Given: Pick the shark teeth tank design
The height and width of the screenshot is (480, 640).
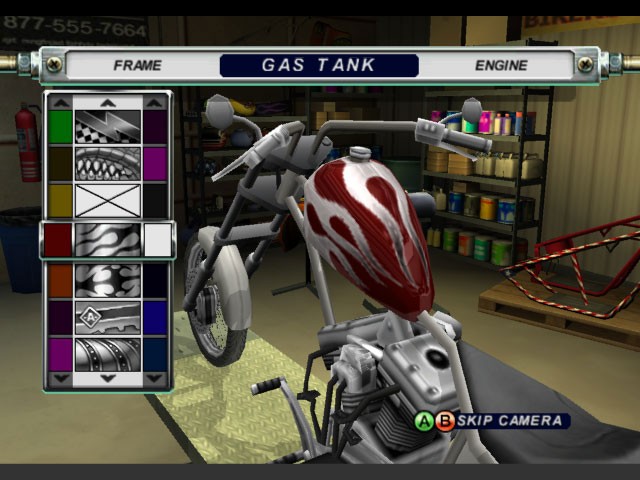Looking at the screenshot, I should pos(108,163).
